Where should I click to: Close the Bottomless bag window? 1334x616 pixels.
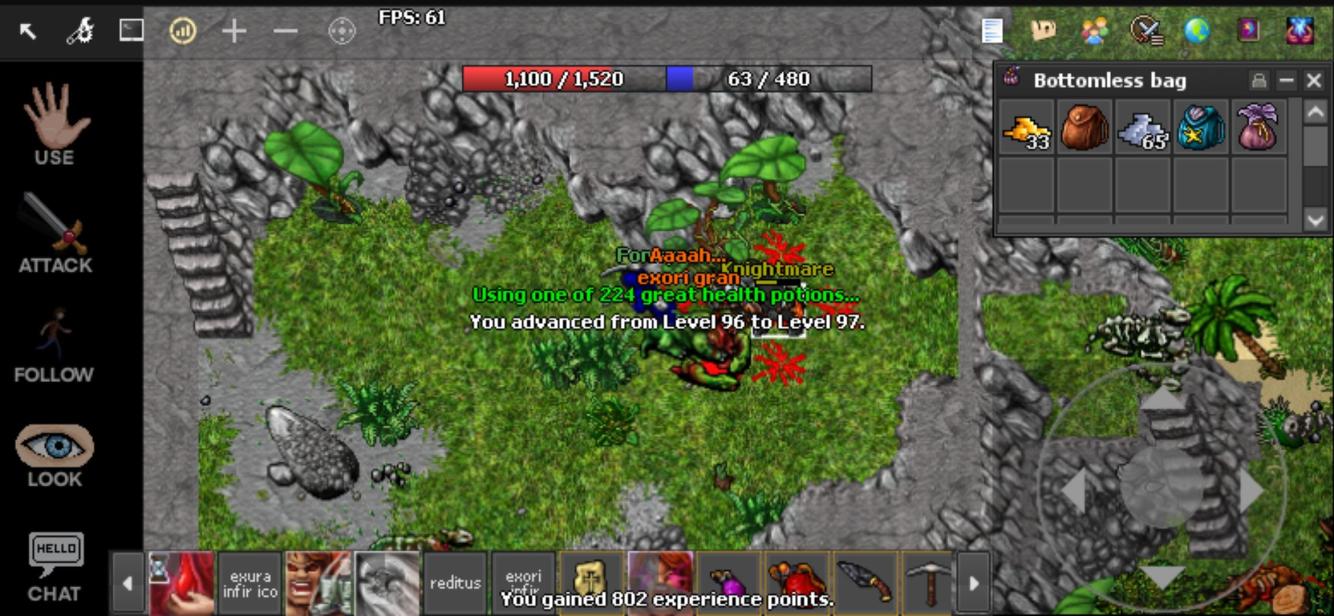click(x=1314, y=81)
